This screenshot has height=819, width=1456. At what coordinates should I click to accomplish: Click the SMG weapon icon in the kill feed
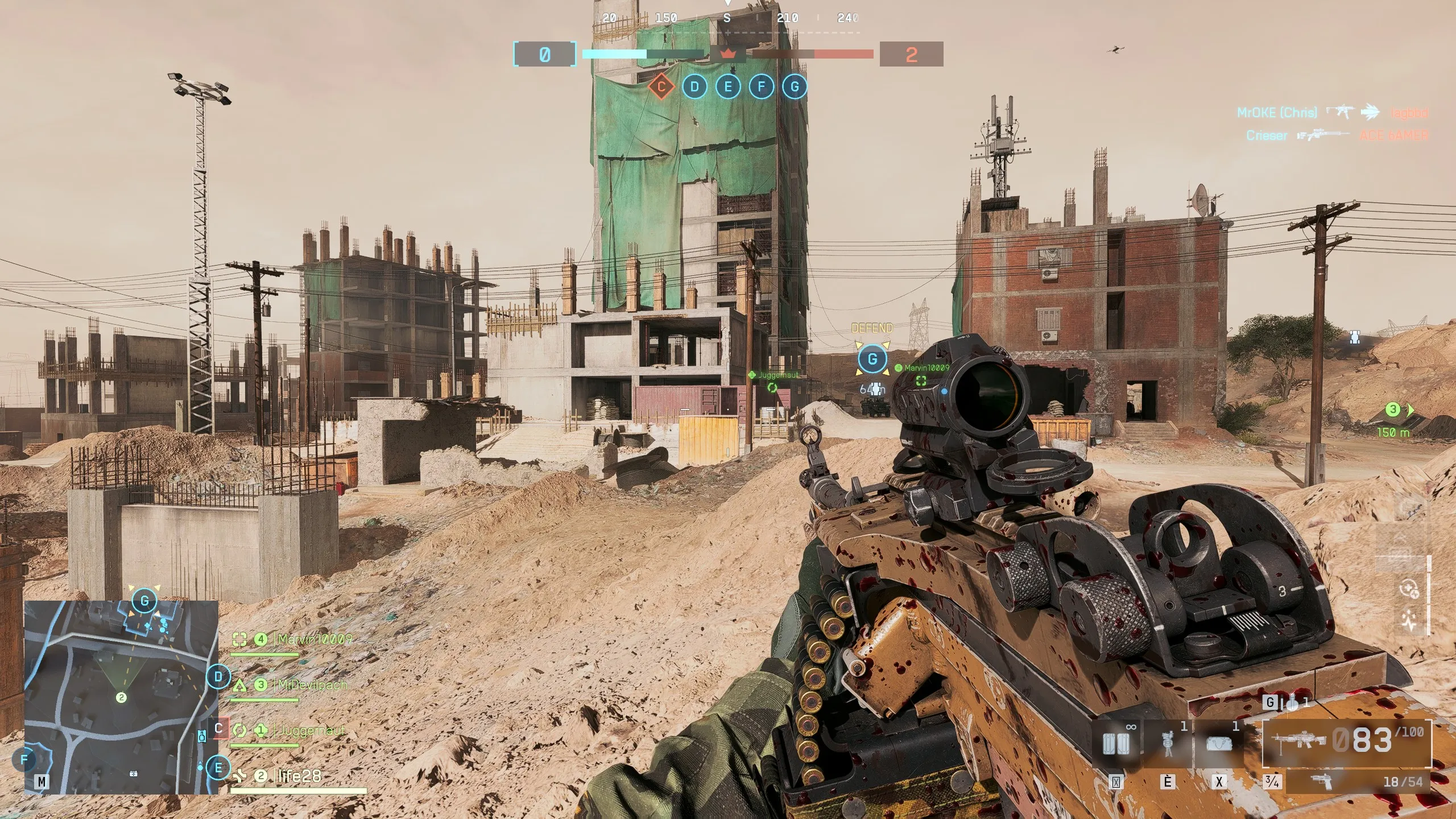[x=1341, y=111]
